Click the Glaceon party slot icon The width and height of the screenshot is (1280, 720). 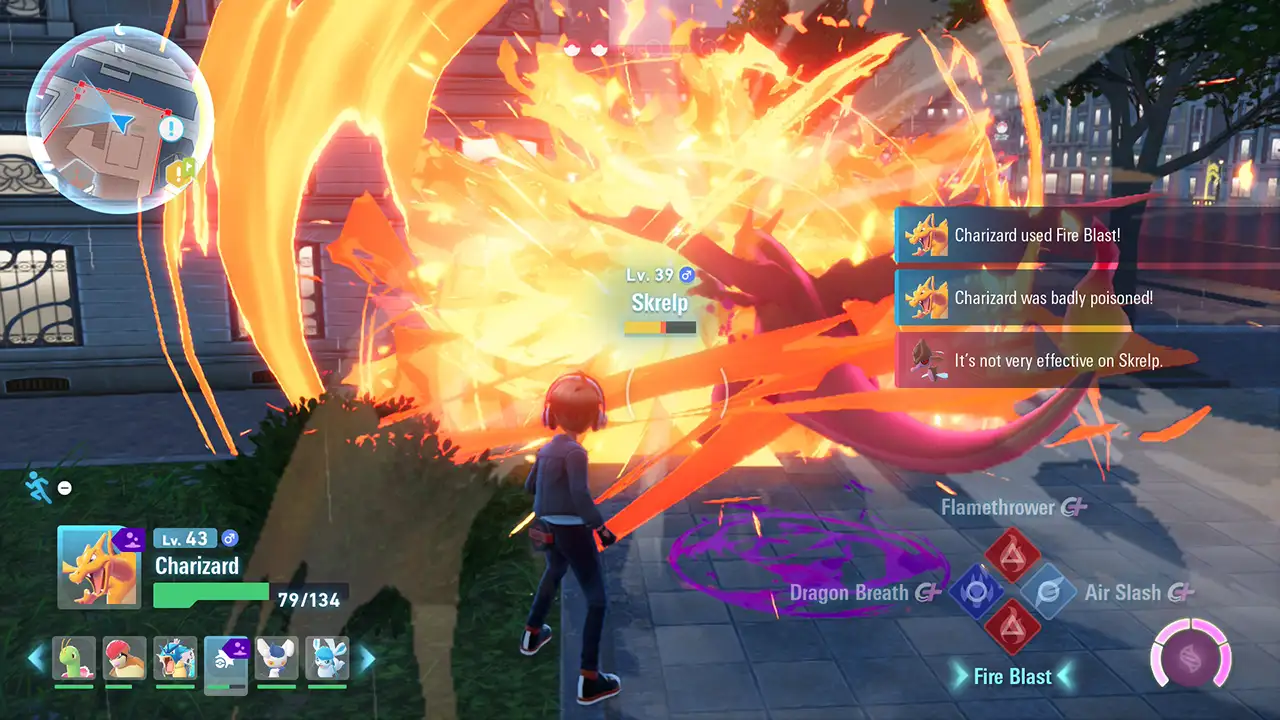point(330,659)
